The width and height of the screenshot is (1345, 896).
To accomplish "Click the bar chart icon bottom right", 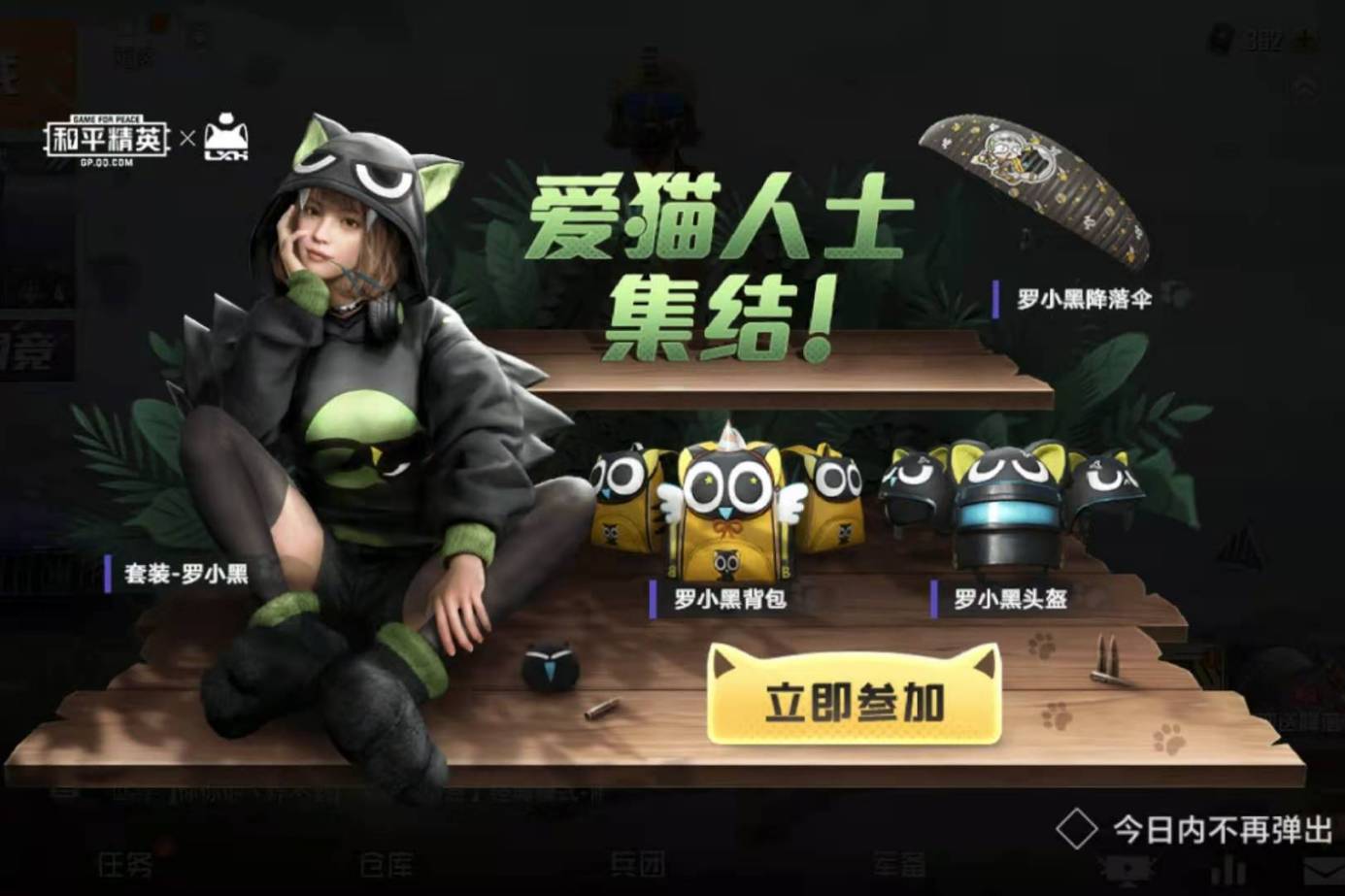I will [x=1227, y=869].
